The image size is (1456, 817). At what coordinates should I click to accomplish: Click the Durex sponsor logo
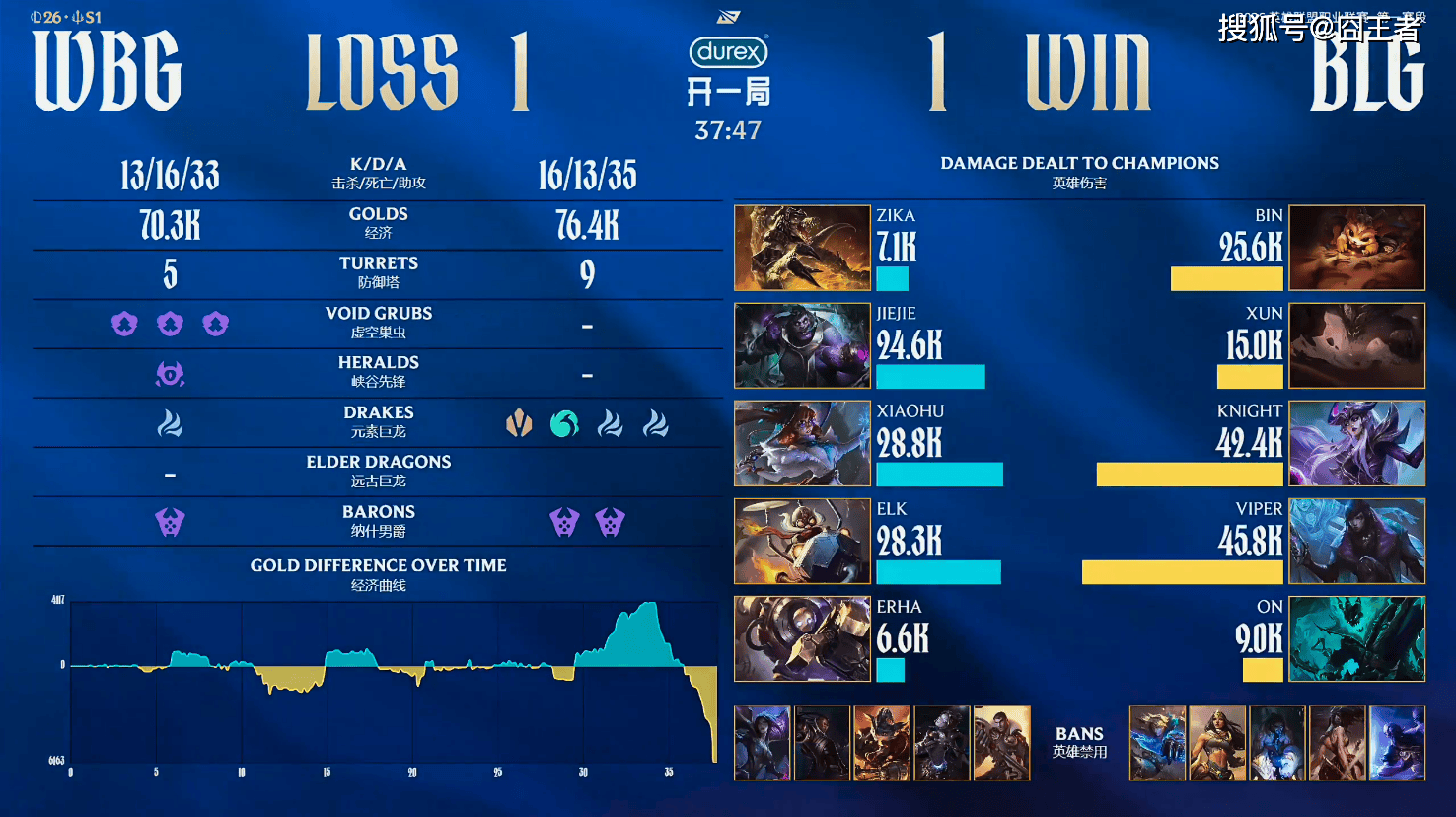[728, 51]
